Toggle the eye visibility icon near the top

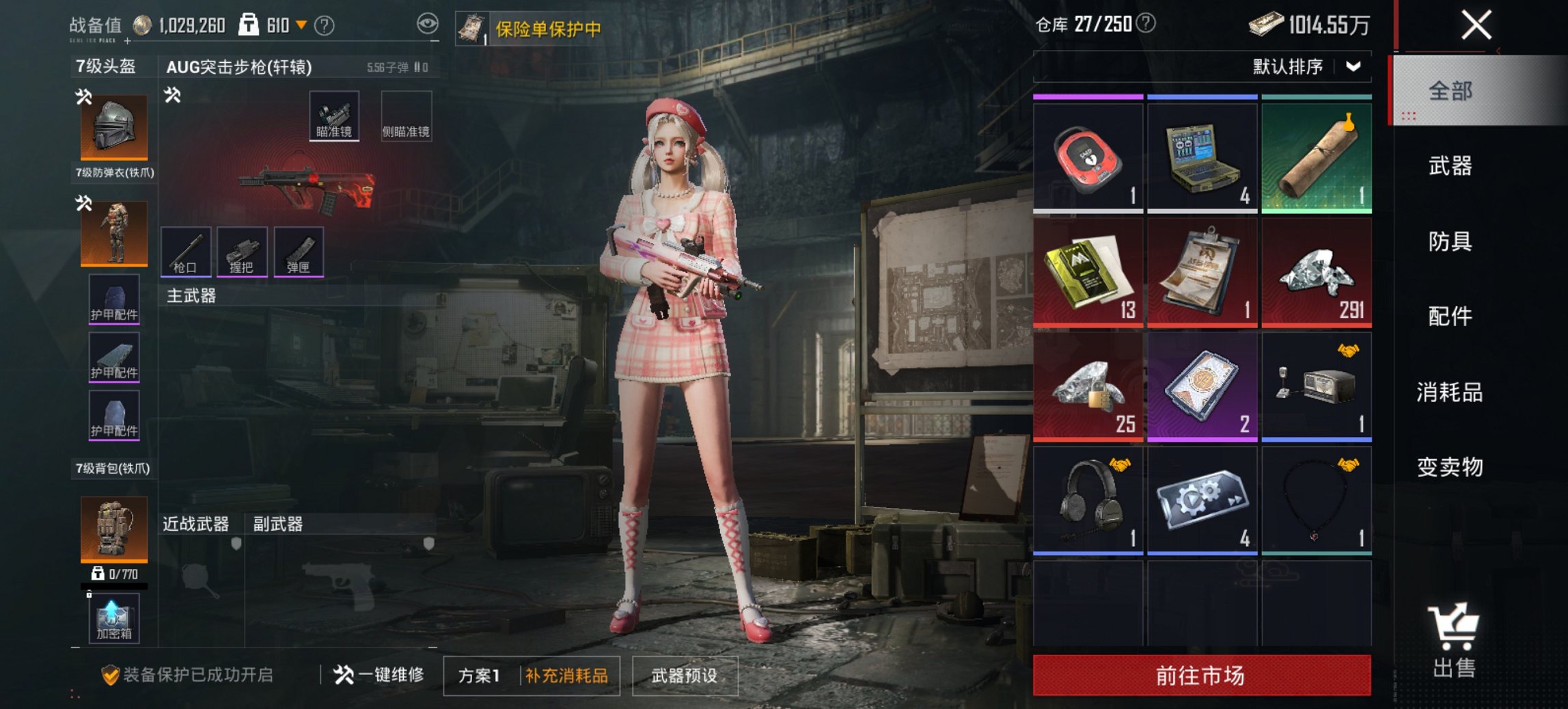(429, 23)
